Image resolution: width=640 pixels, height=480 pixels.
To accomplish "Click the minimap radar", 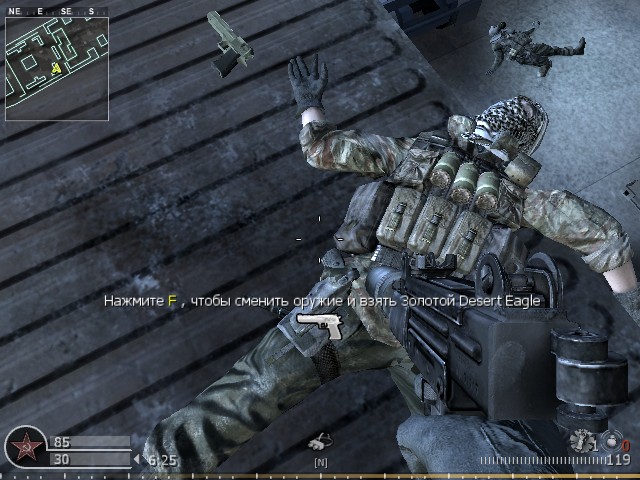I will pyautogui.click(x=57, y=68).
